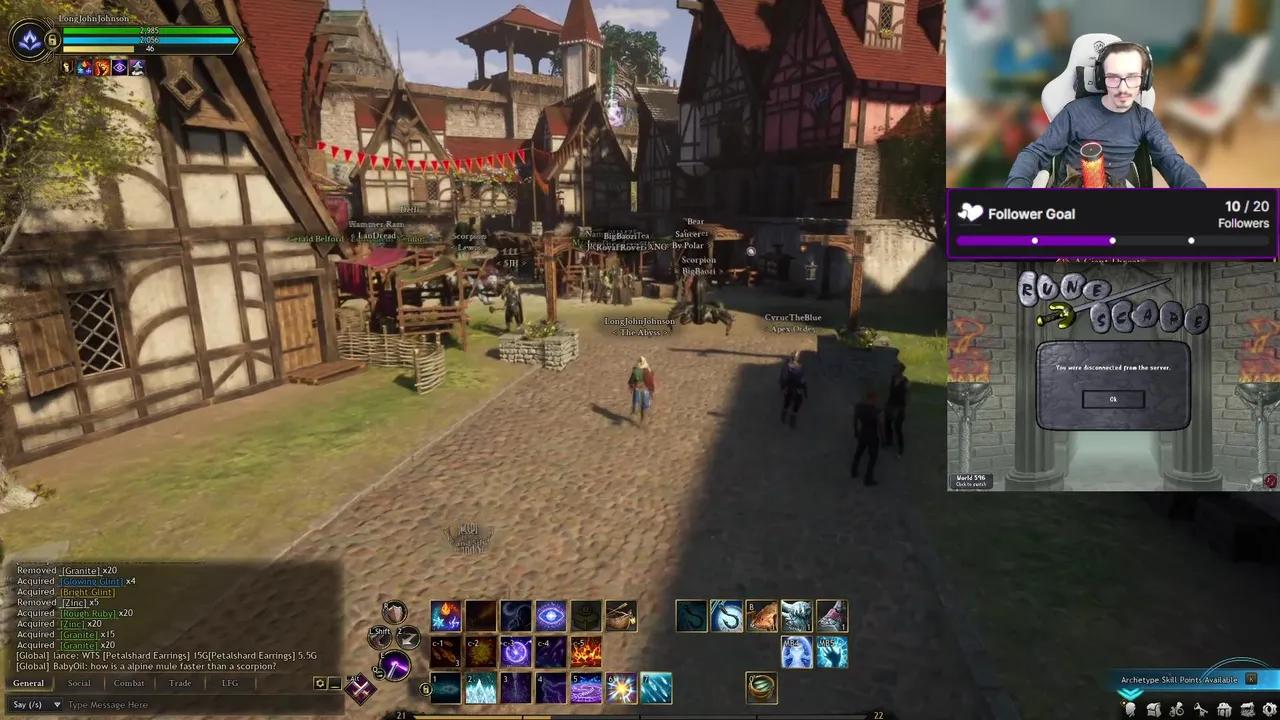
Task: Switch to the Combat chat tab
Action: tap(129, 683)
